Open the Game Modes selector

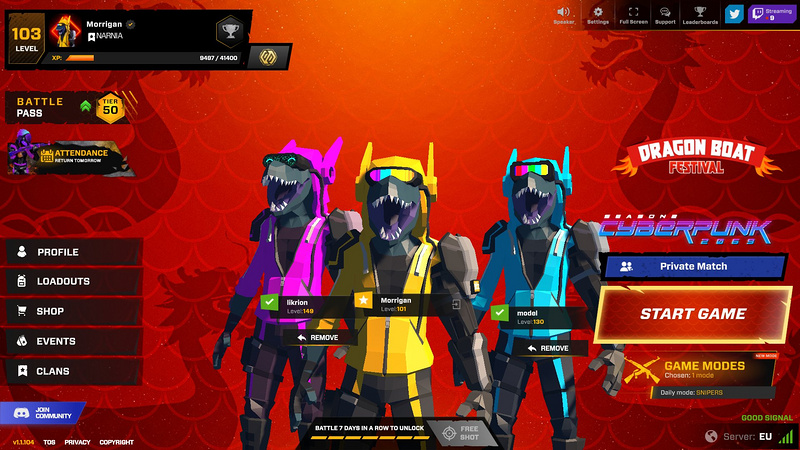(700, 370)
